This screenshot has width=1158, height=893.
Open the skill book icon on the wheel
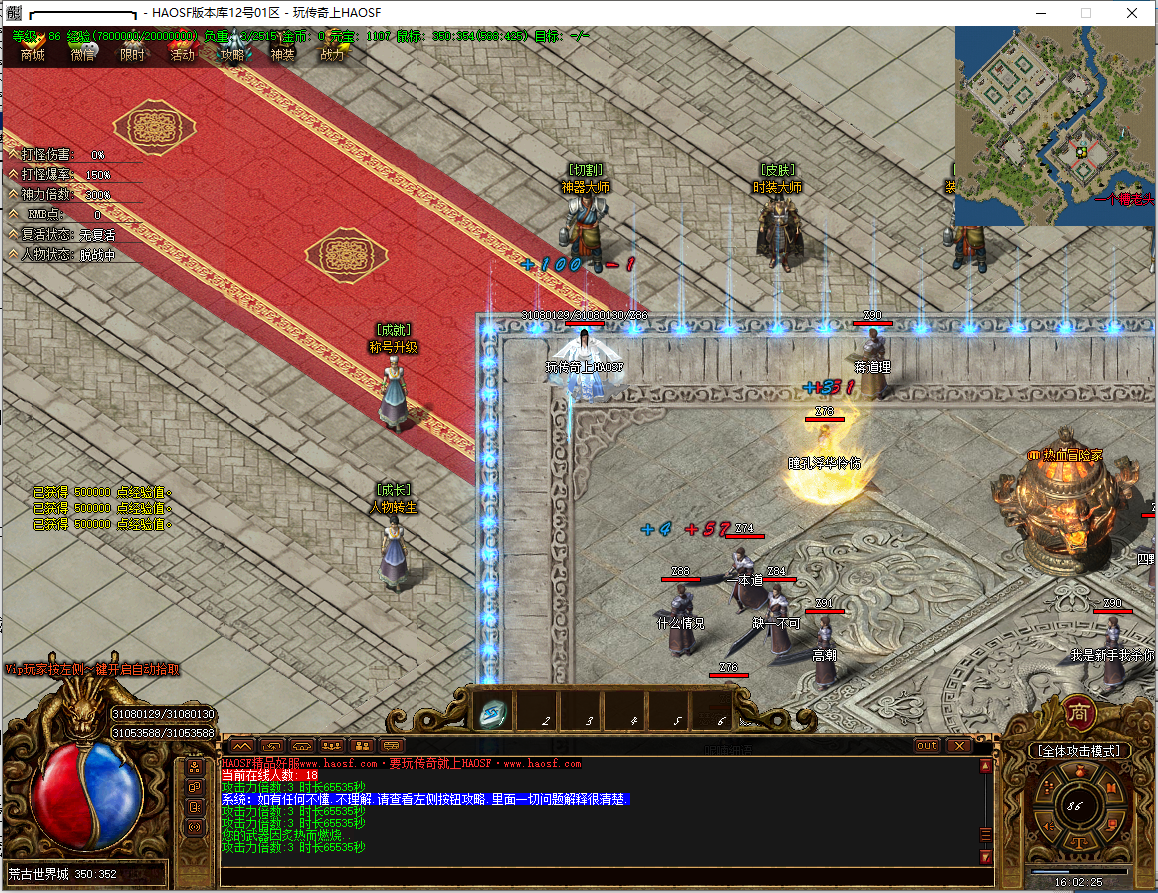(1110, 788)
